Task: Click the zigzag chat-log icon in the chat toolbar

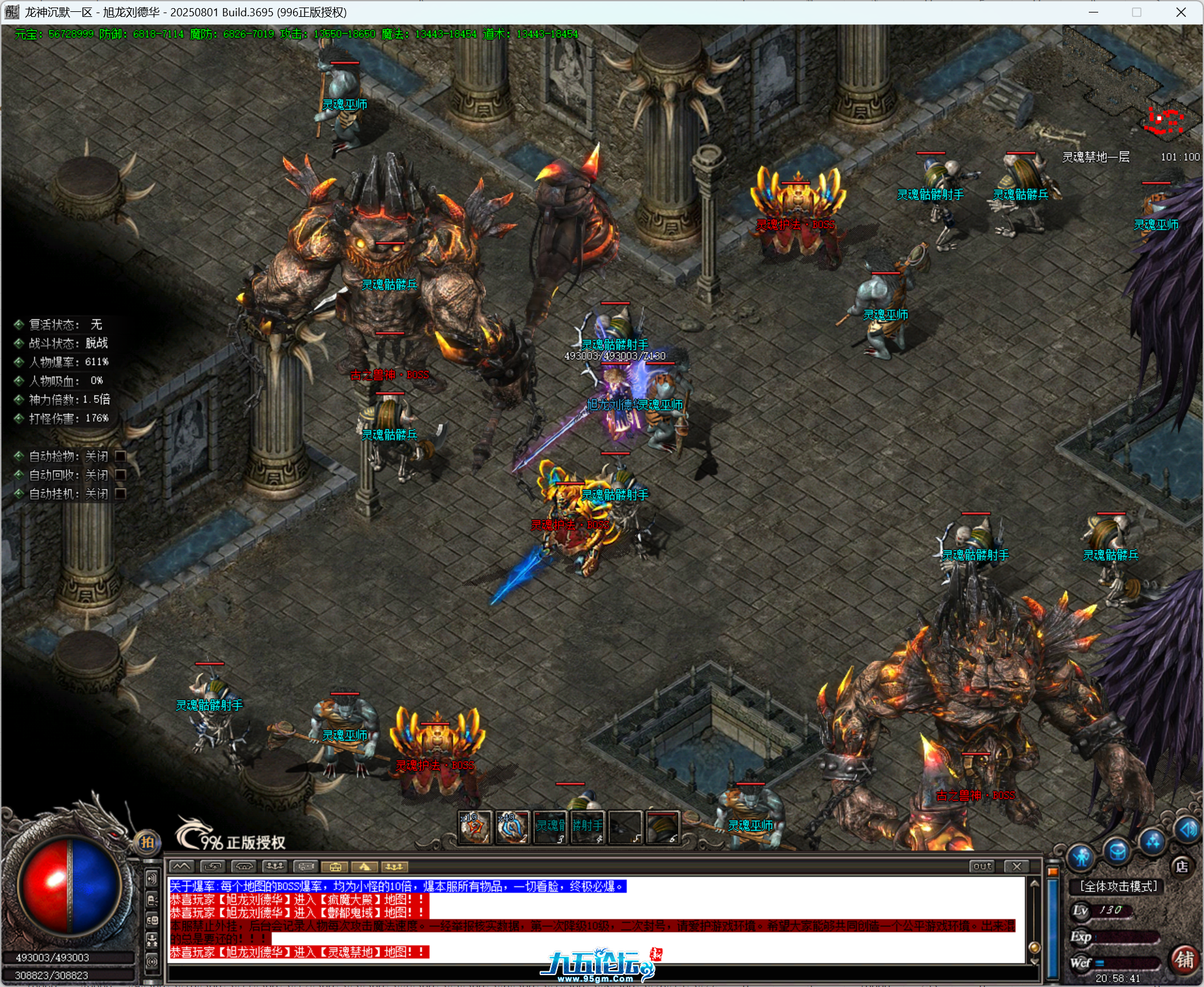Action: click(182, 867)
